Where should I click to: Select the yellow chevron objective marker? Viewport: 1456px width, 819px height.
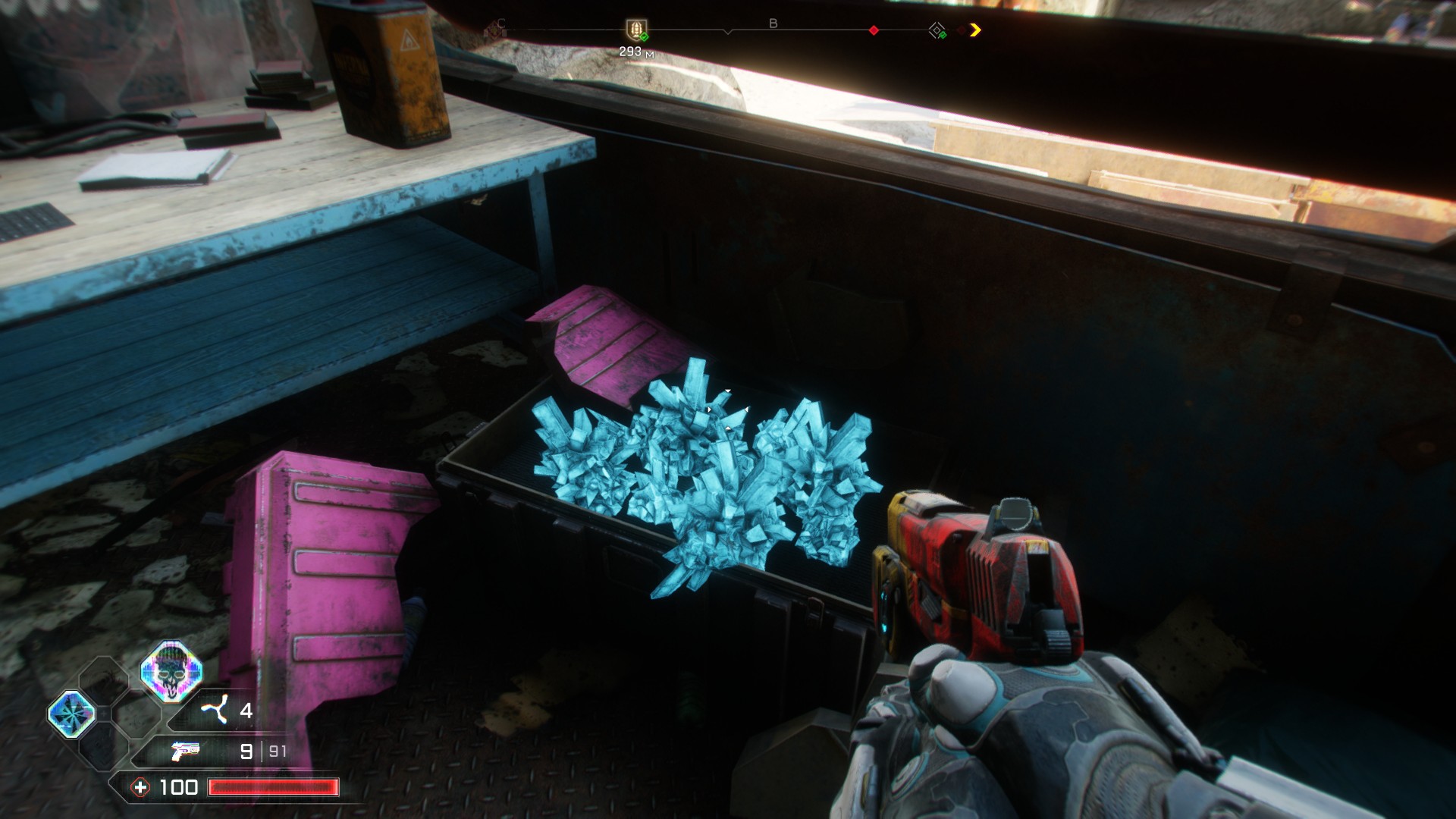[975, 30]
